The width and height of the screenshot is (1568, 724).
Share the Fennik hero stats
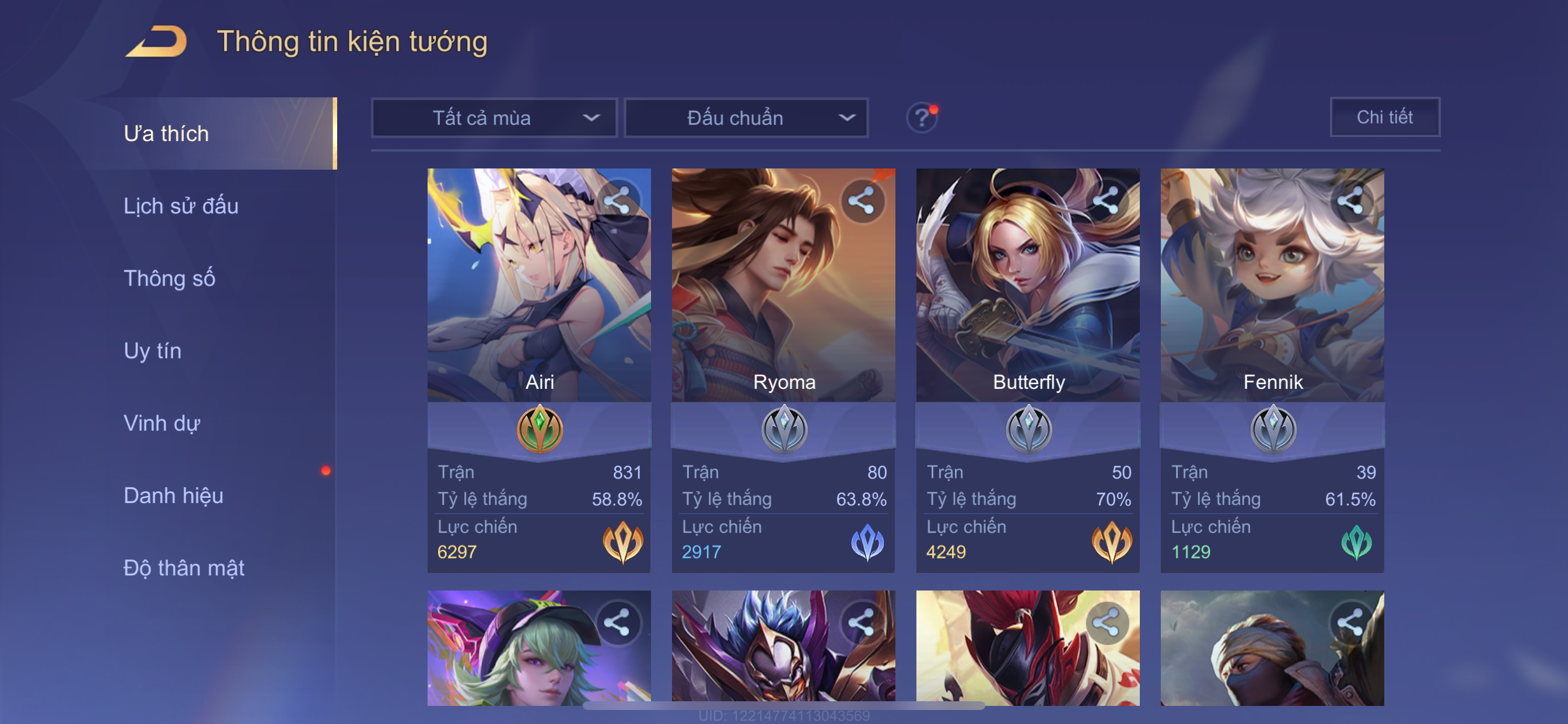coord(1349,200)
